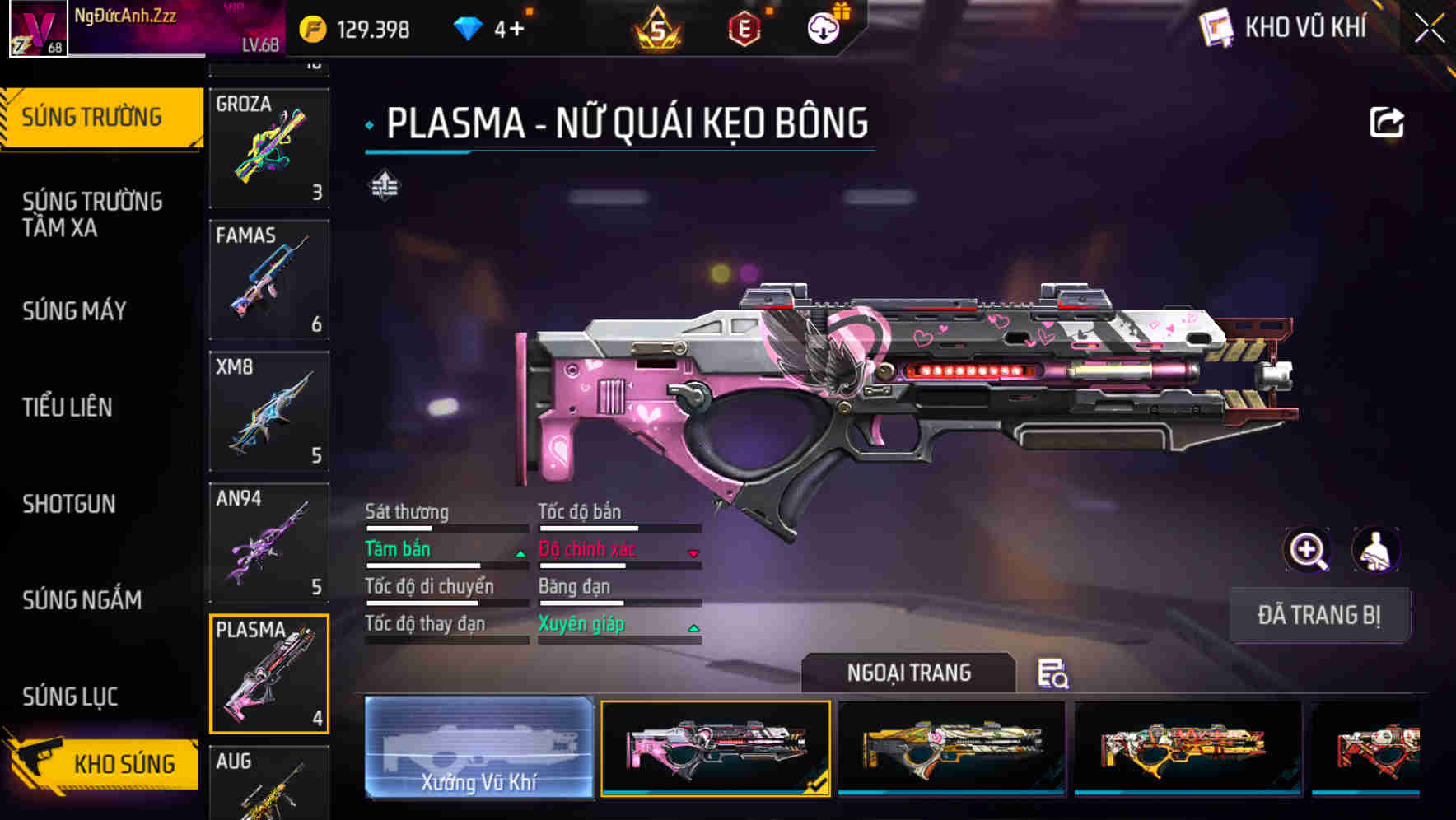Select the AUG weapon tile
This screenshot has height=820, width=1456.
269,782
